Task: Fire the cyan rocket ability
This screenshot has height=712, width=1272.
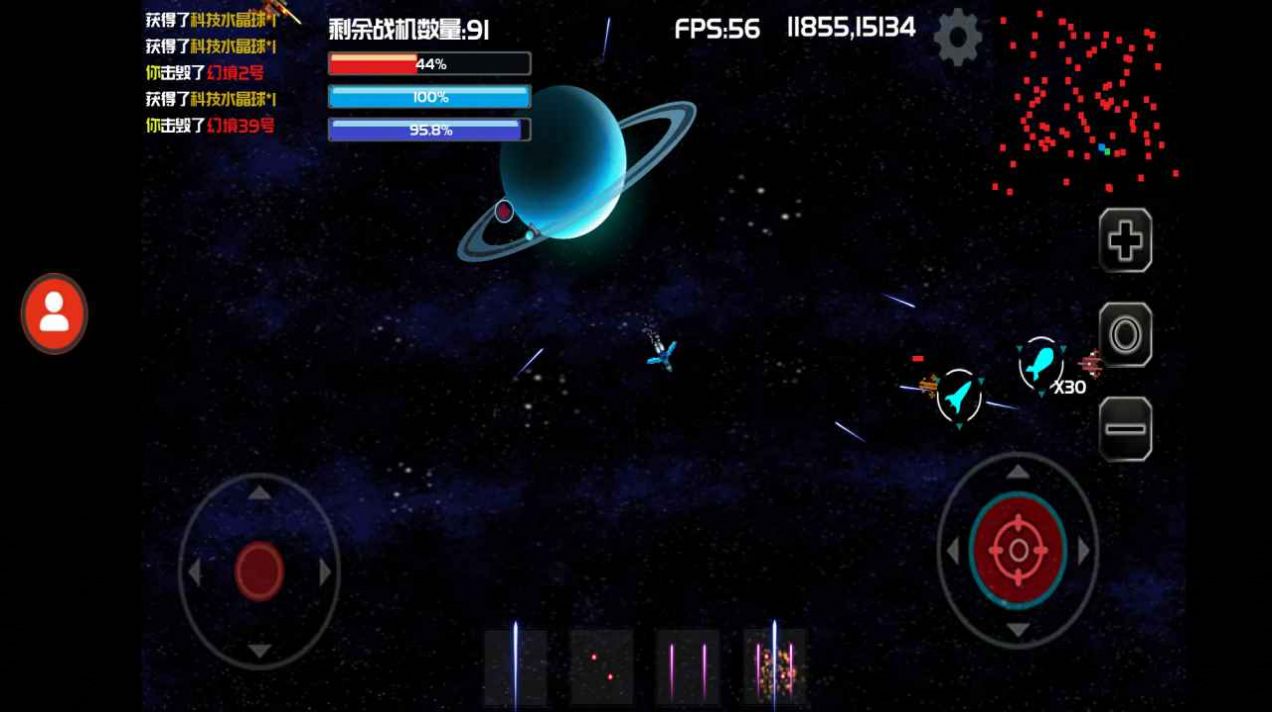Action: click(x=959, y=396)
